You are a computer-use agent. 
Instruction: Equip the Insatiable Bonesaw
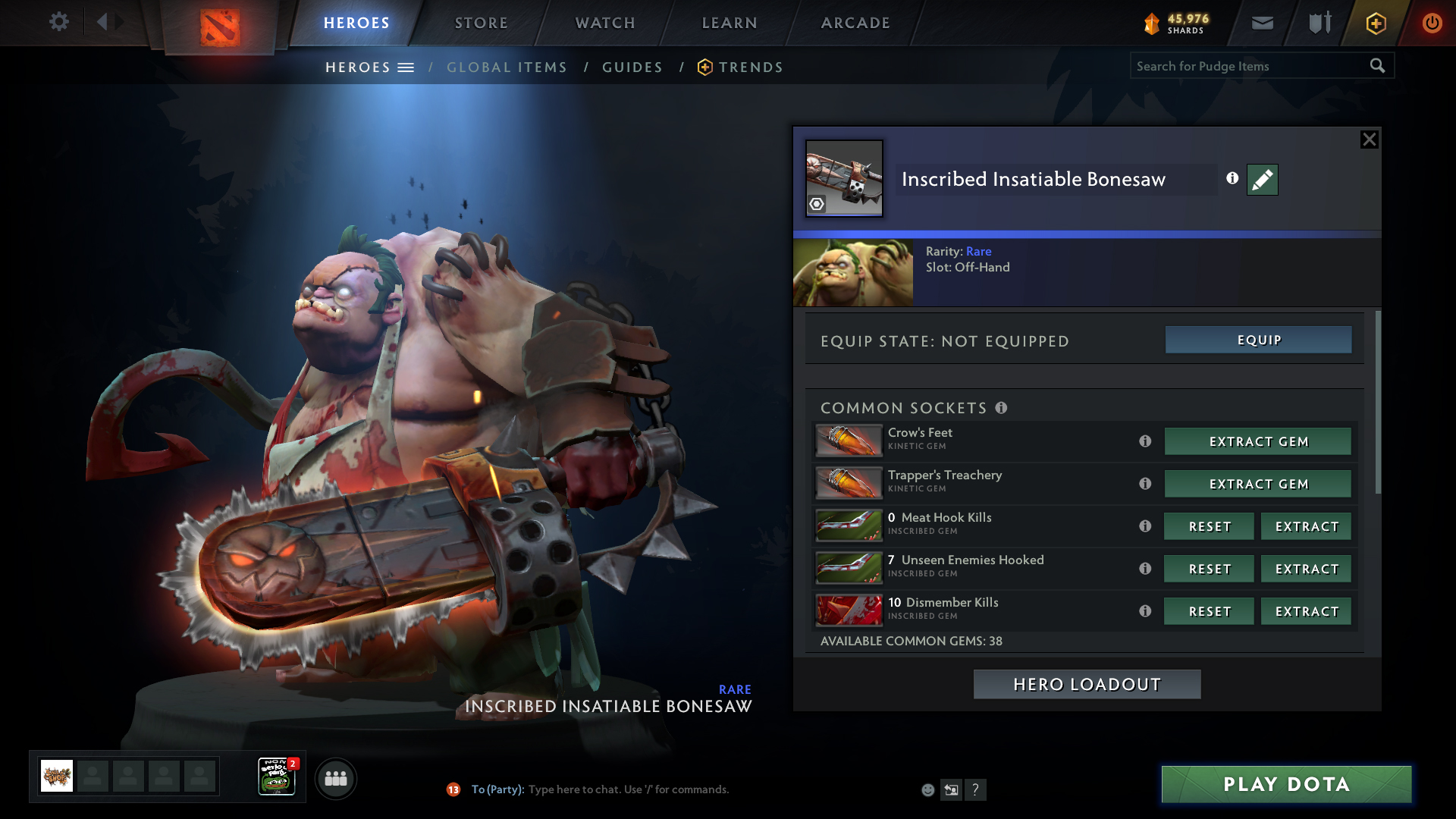pyautogui.click(x=1258, y=340)
